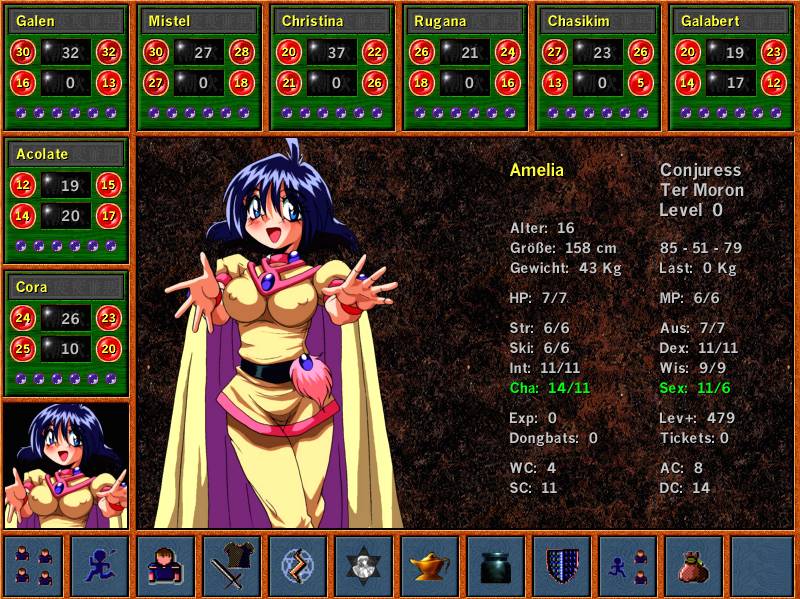Open the armor and sword equipment icon

pos(232,566)
